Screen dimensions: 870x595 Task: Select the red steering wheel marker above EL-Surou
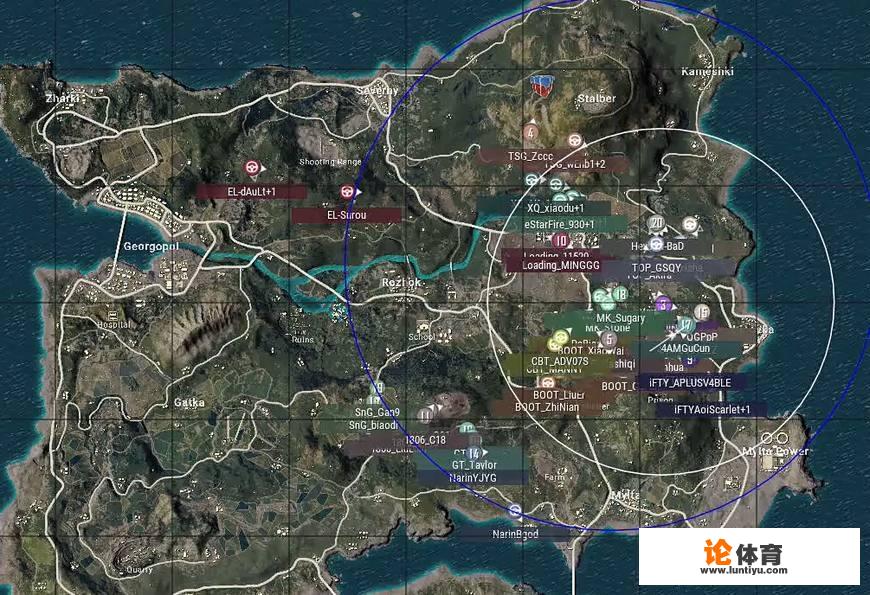tap(349, 190)
